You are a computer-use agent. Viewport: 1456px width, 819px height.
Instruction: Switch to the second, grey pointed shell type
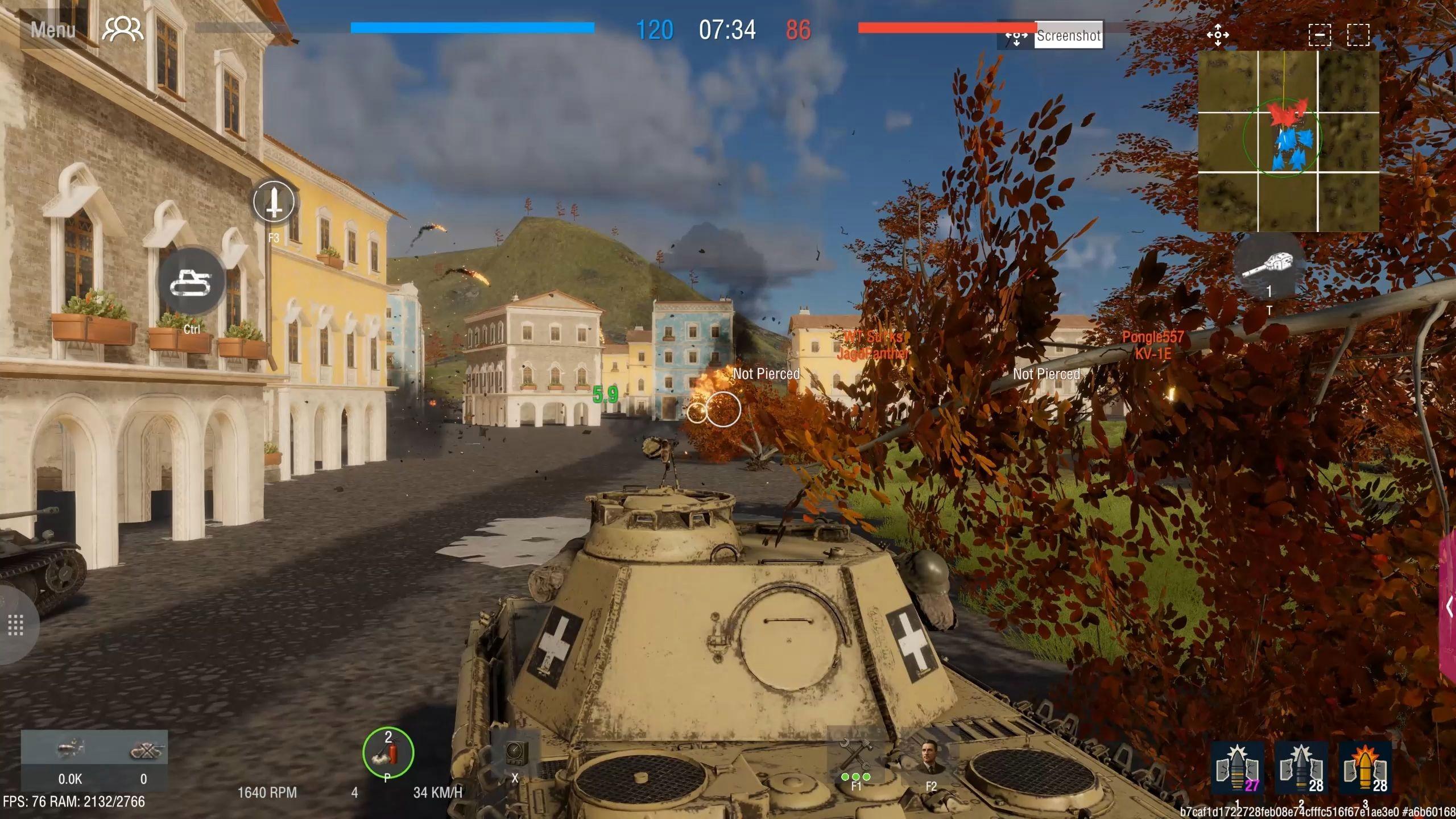point(1301,768)
